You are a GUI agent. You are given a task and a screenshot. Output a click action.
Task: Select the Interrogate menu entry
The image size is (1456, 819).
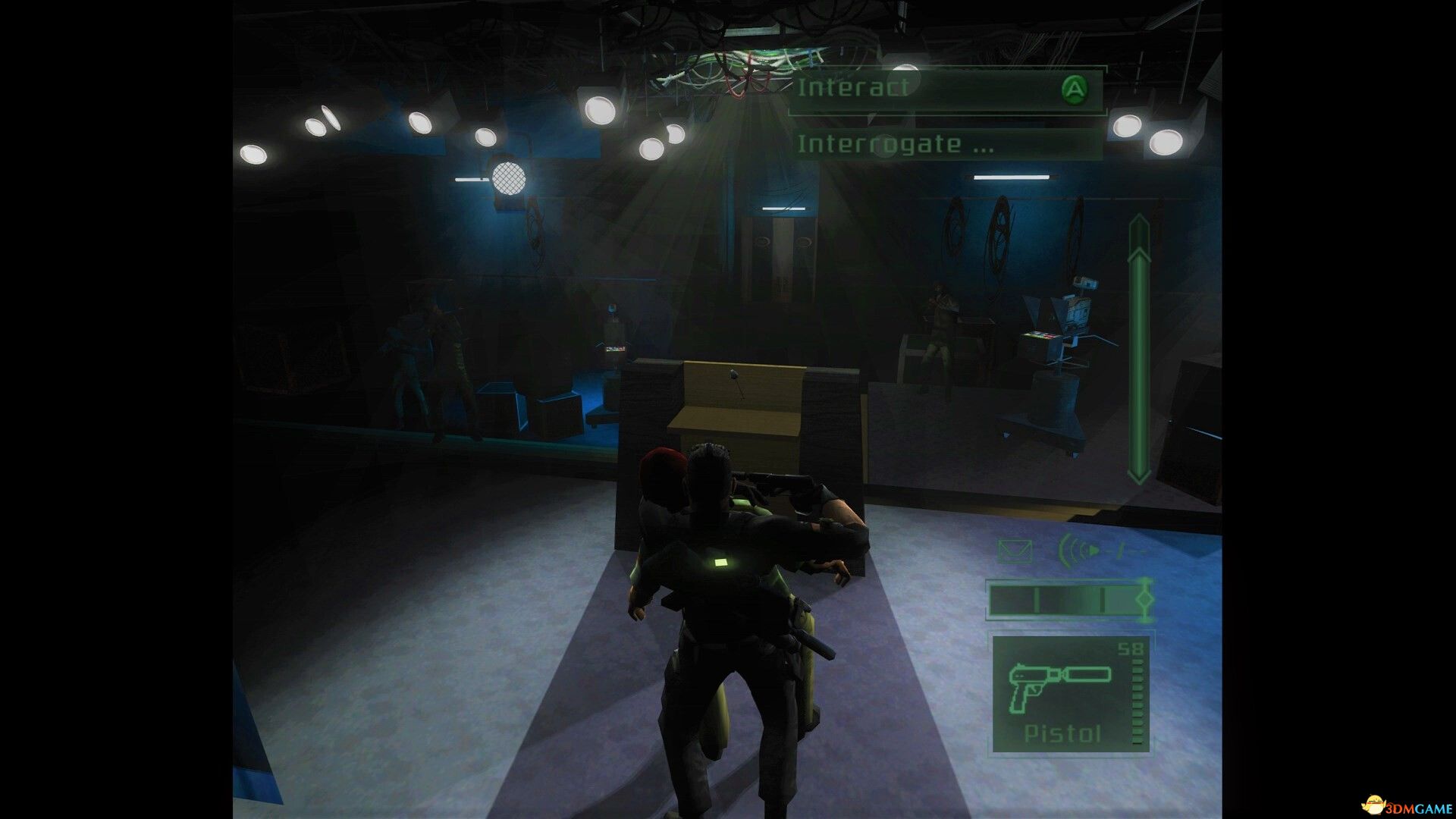coord(895,144)
